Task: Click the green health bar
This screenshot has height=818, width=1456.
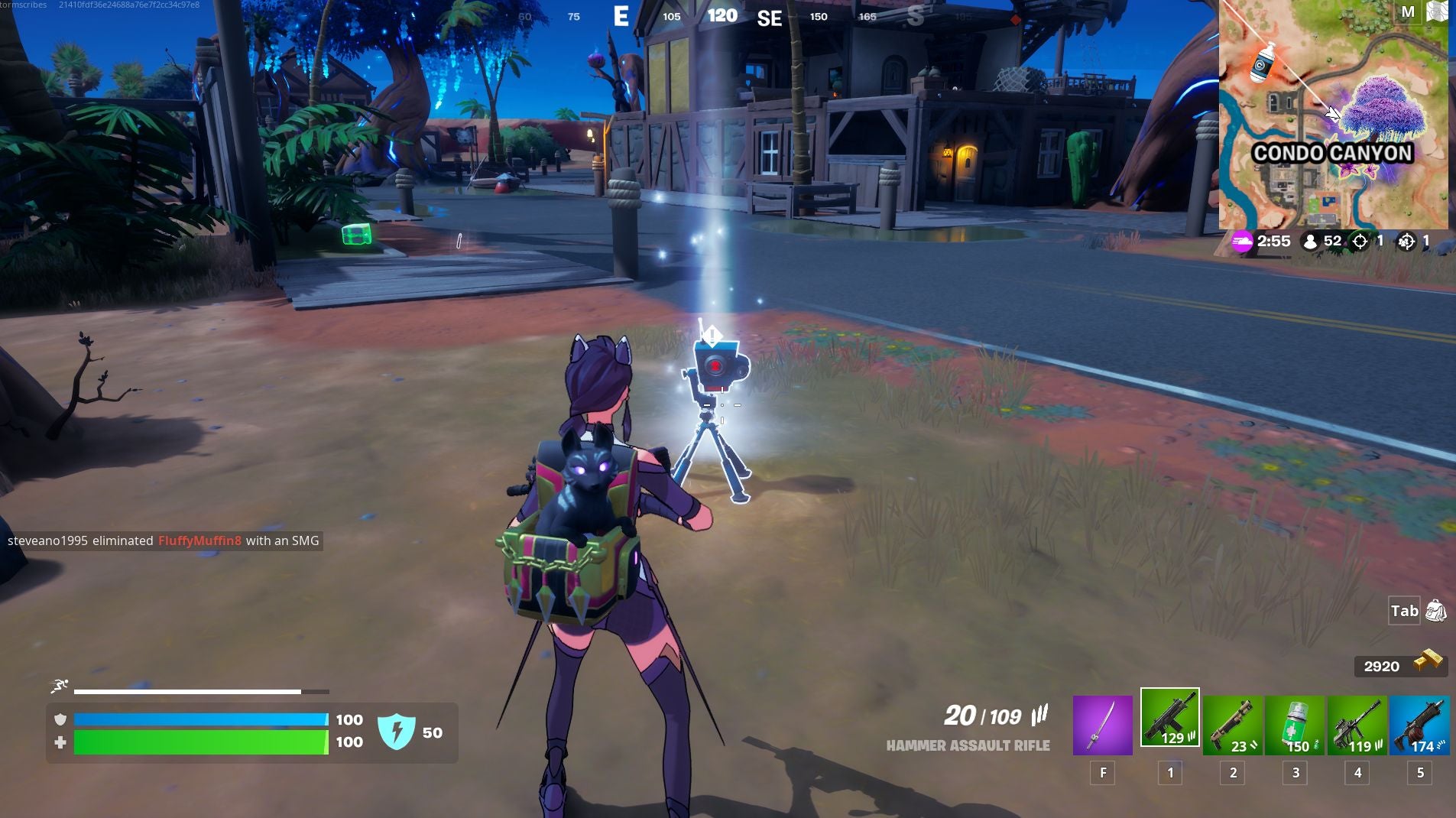Action: pos(199,742)
